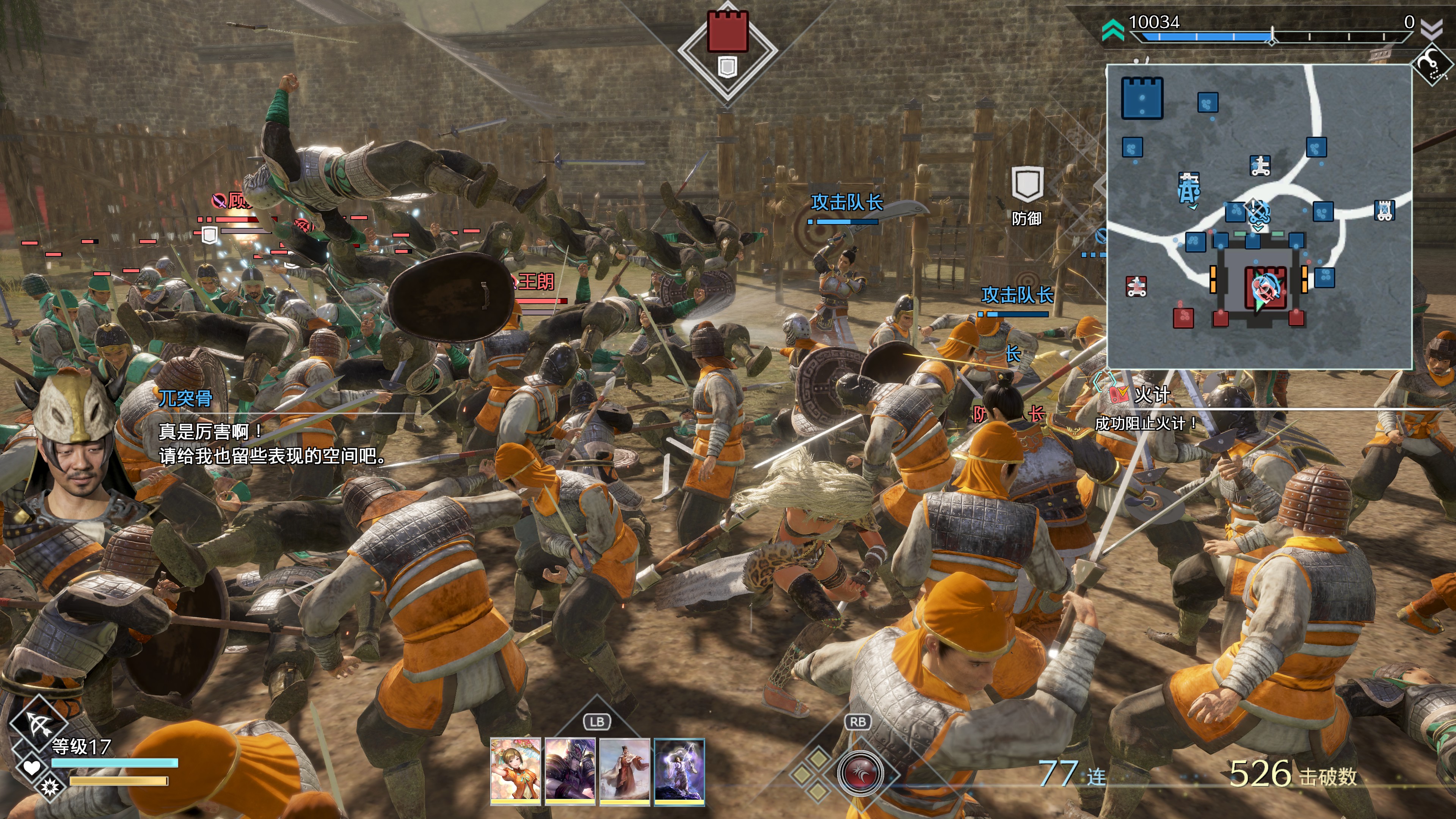Screen dimensions: 1456x819
Task: Click the anchor route icon beside minimap
Action: pos(1433,64)
